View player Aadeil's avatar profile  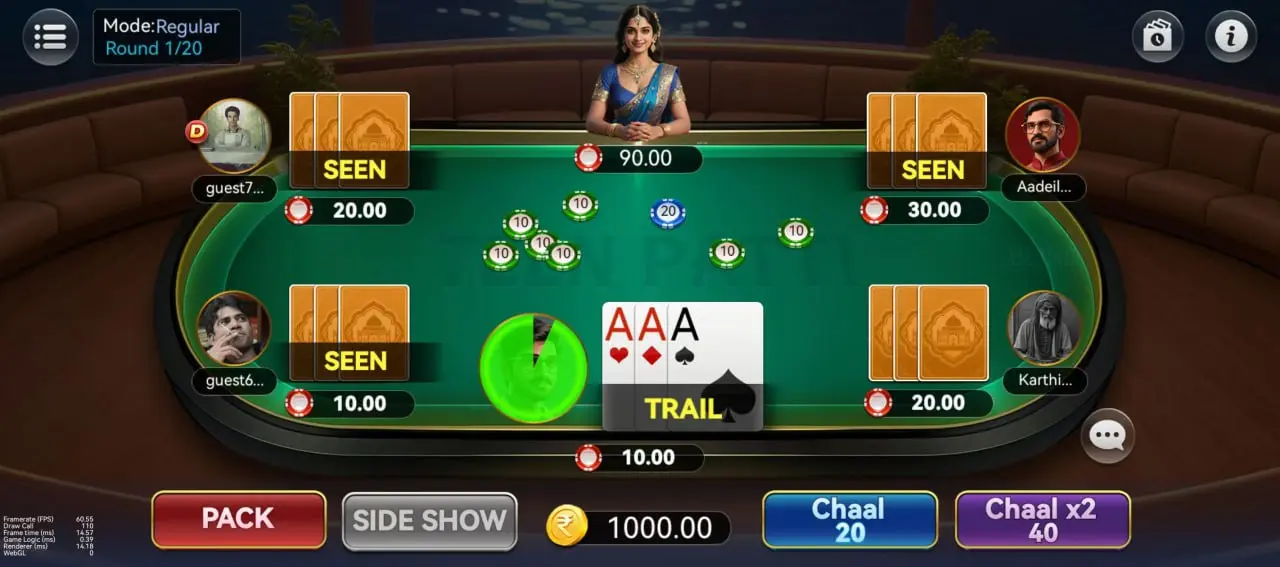click(1042, 135)
